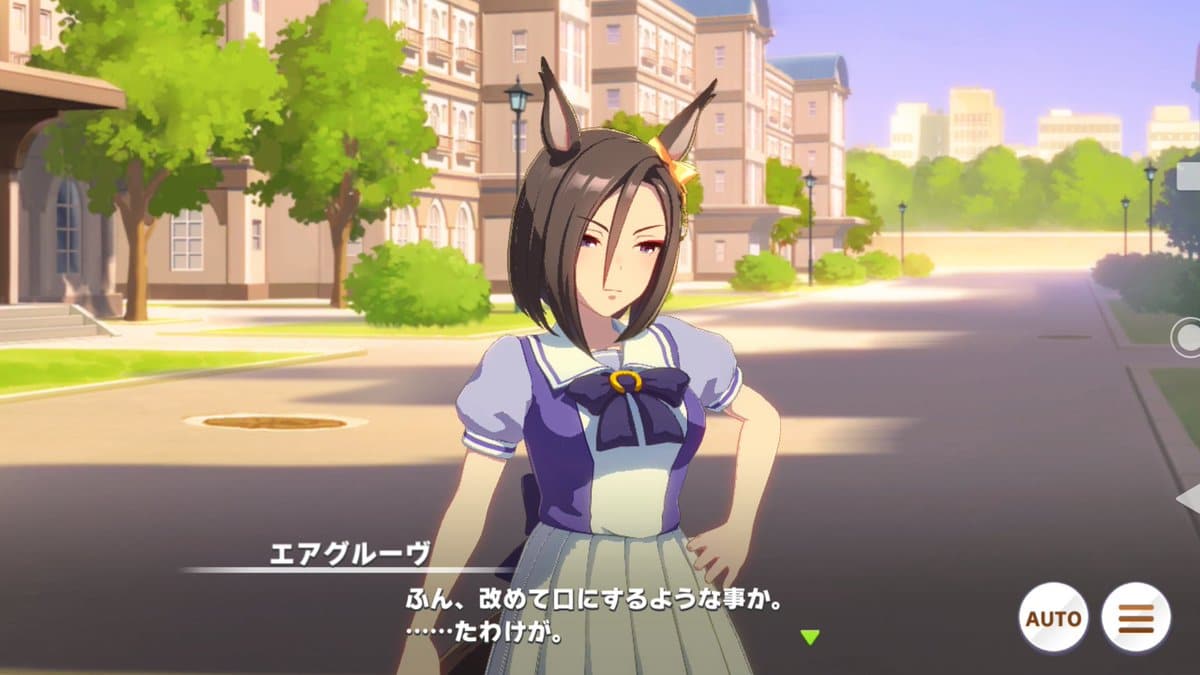Toggle AUTO dialogue advance
The image size is (1200, 675).
1053,617
